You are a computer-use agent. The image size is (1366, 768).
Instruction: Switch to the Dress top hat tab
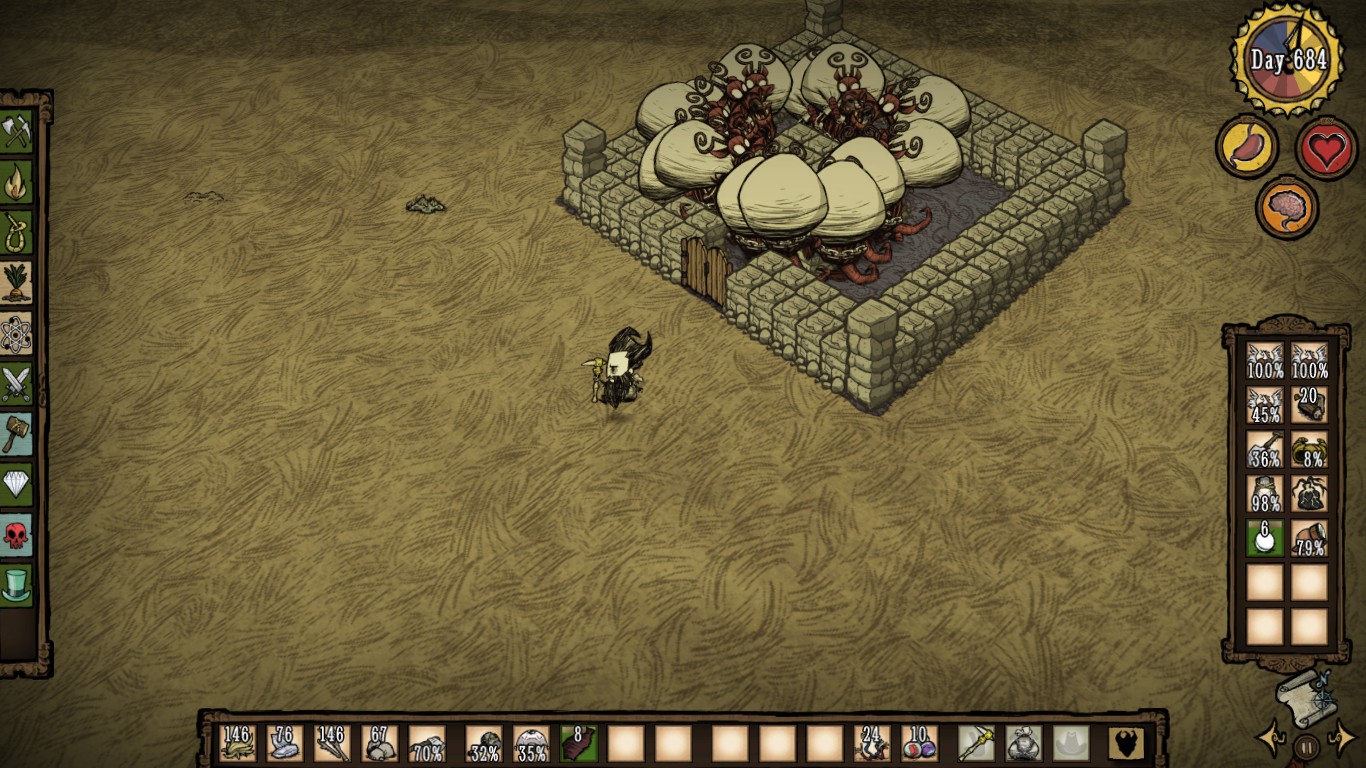pyautogui.click(x=17, y=585)
